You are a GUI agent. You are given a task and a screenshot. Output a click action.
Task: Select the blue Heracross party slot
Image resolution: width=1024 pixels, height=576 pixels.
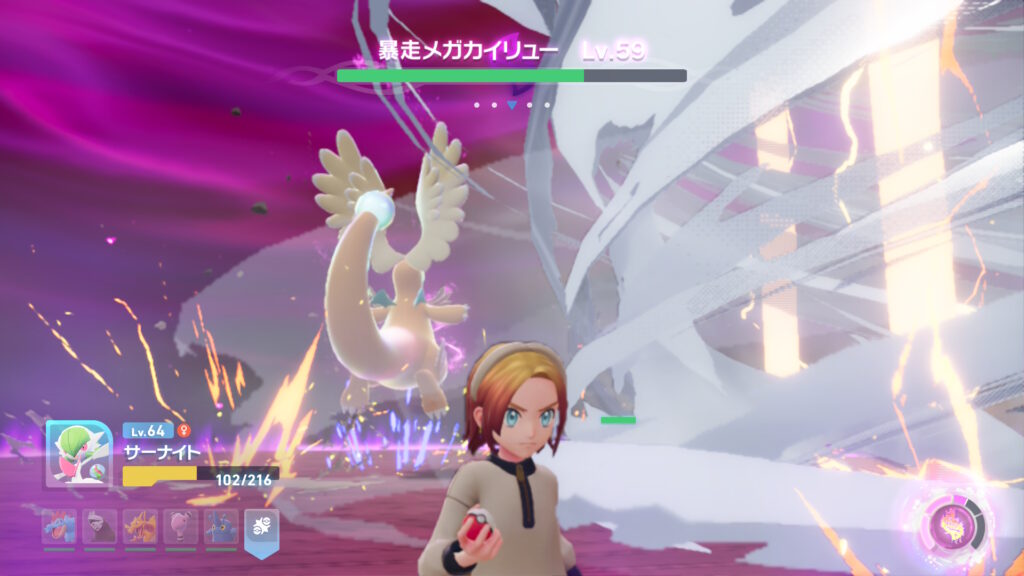(x=221, y=527)
